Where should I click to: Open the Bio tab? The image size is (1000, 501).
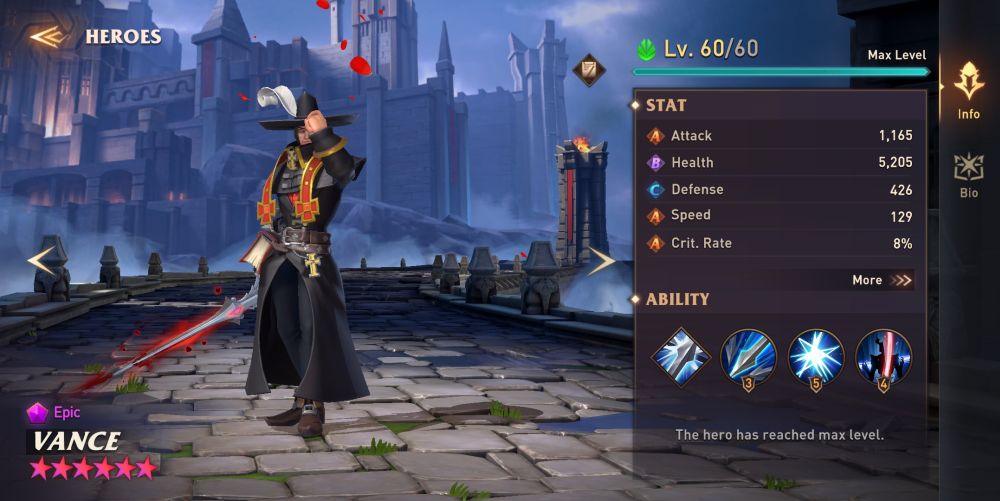point(968,174)
